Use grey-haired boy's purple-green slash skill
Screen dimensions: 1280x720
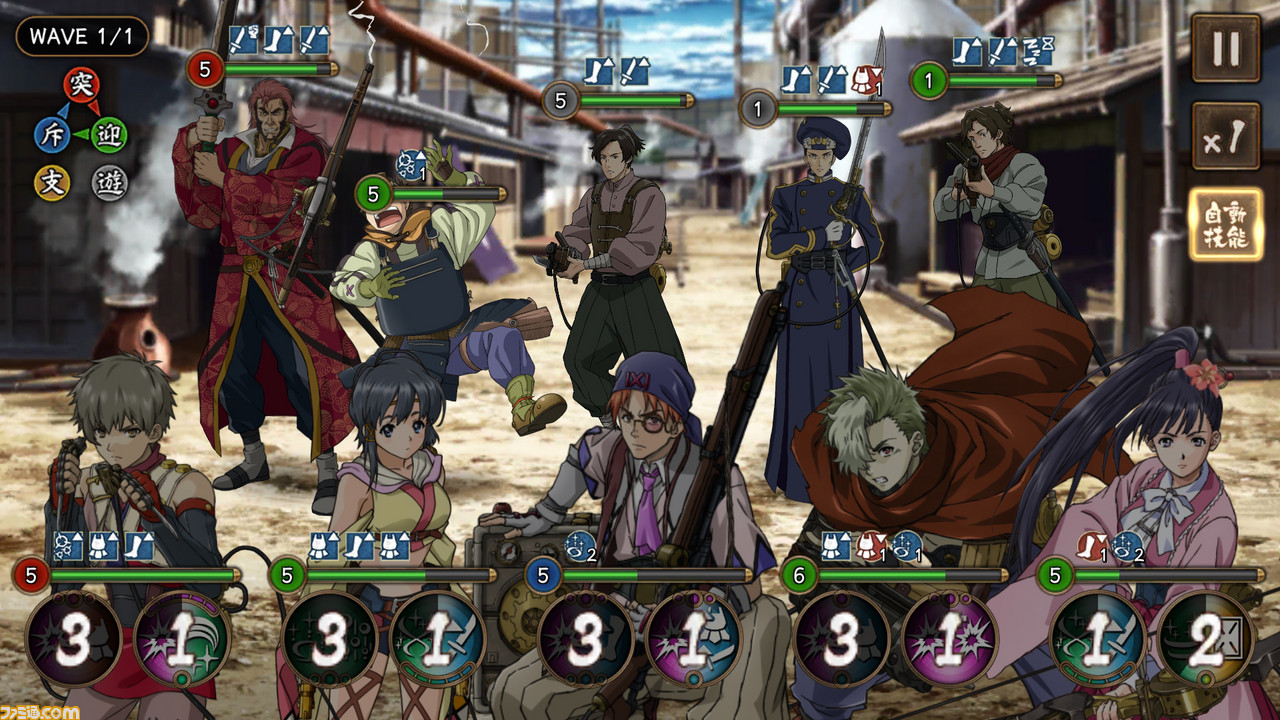(x=181, y=640)
